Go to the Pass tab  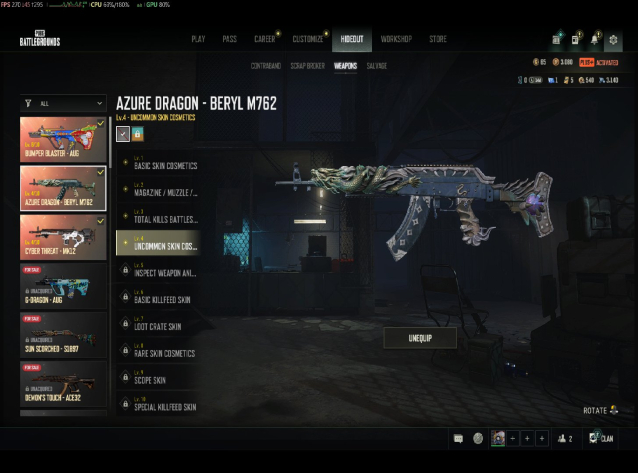[229, 39]
